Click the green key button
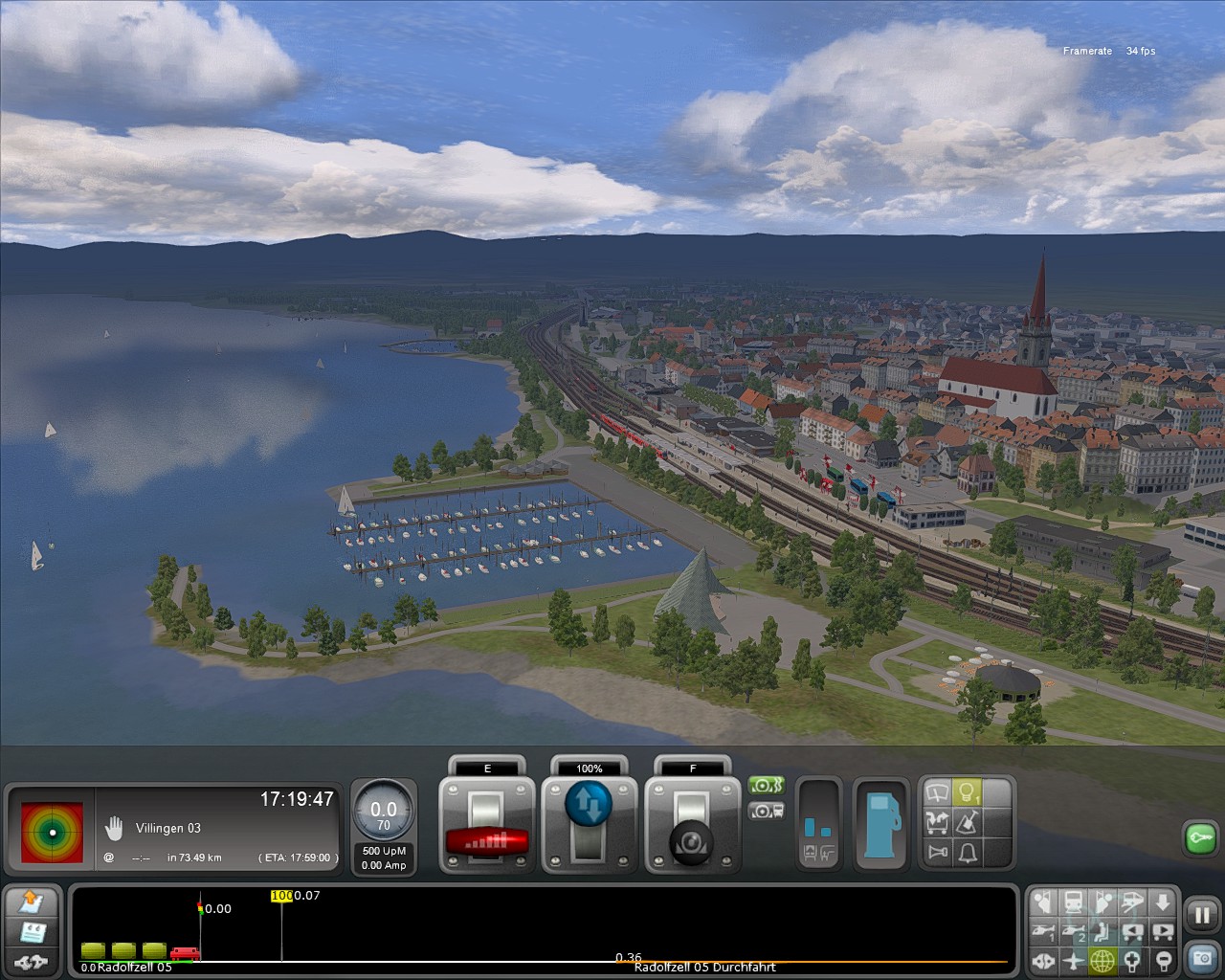 coord(1199,838)
